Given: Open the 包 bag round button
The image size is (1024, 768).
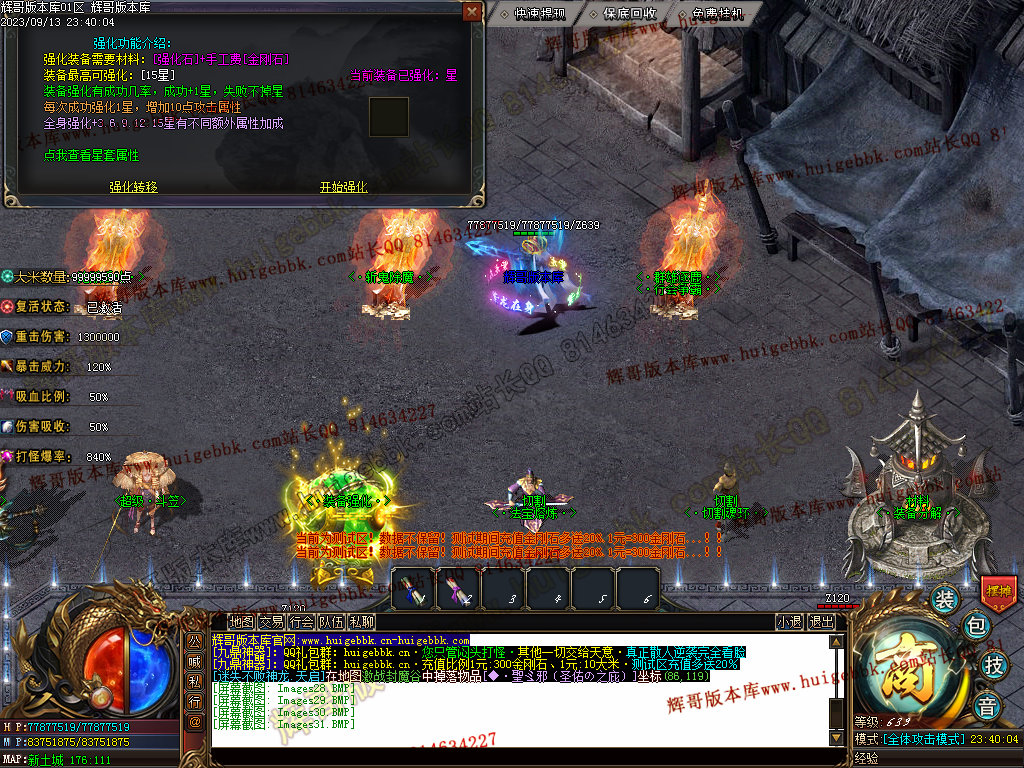Looking at the screenshot, I should click(975, 627).
